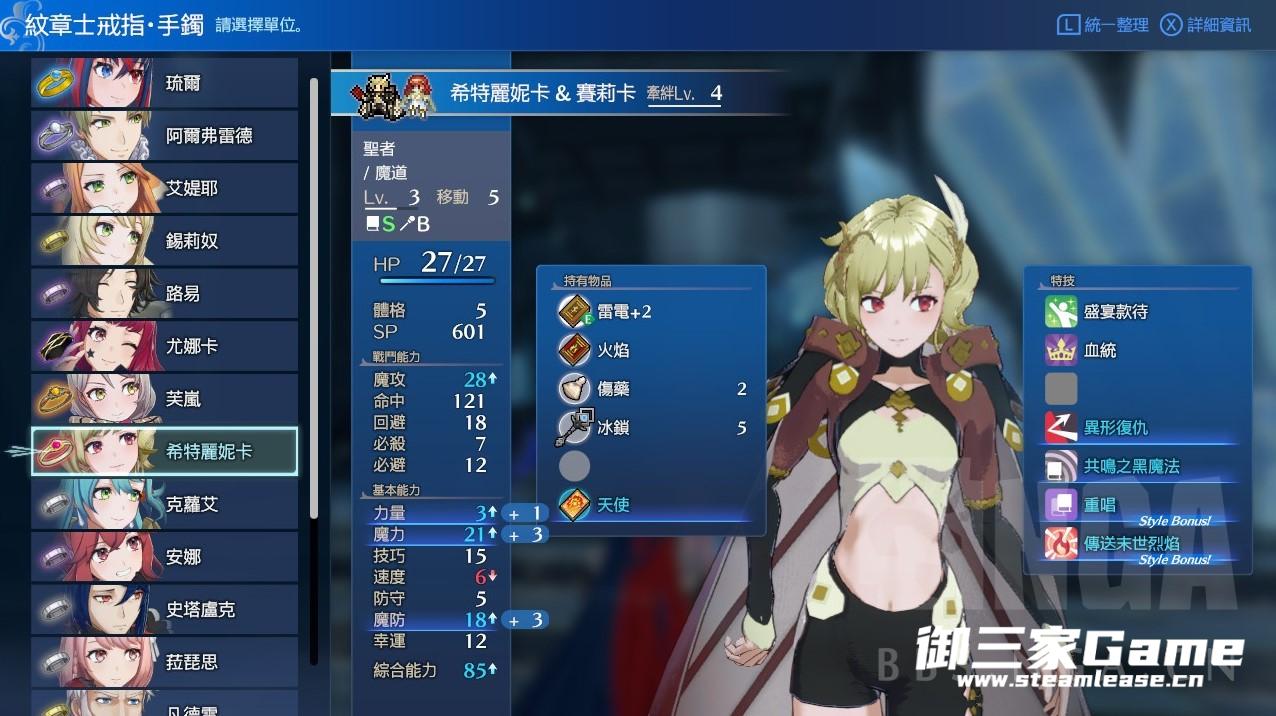Select 克蘿艾 in the unit list

(165, 504)
